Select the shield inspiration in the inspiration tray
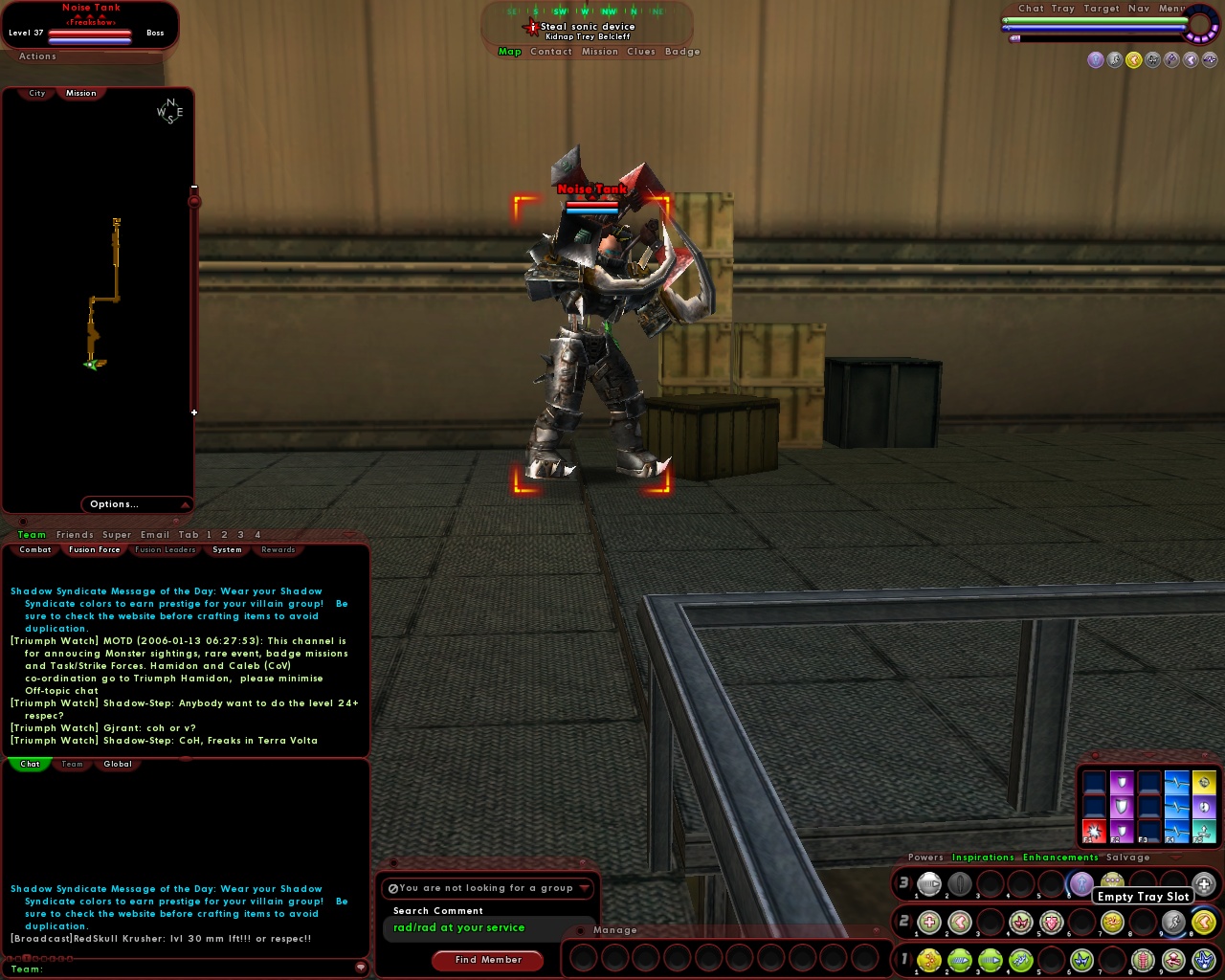 click(1122, 807)
